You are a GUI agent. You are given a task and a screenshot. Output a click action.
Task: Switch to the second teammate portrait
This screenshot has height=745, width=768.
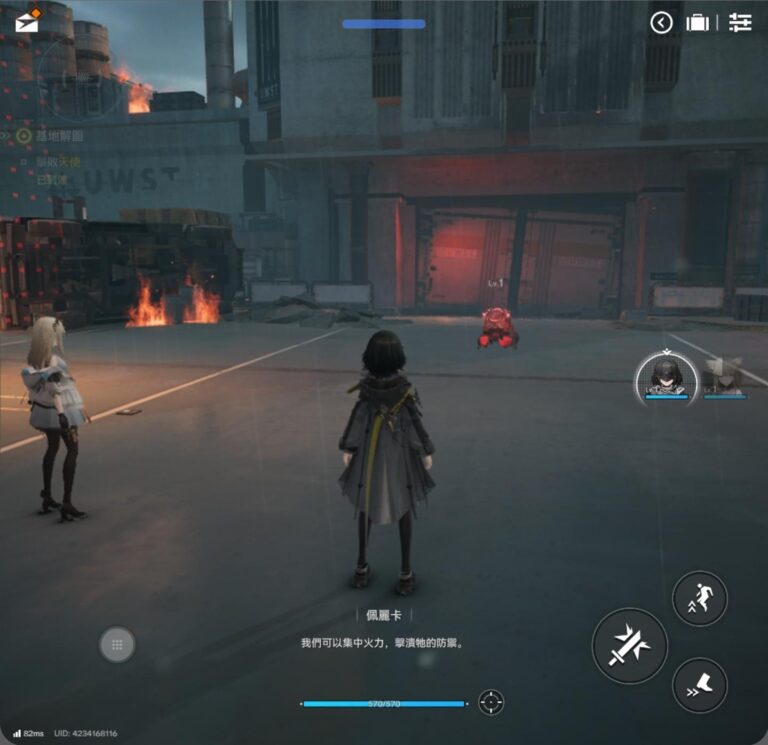coord(723,378)
